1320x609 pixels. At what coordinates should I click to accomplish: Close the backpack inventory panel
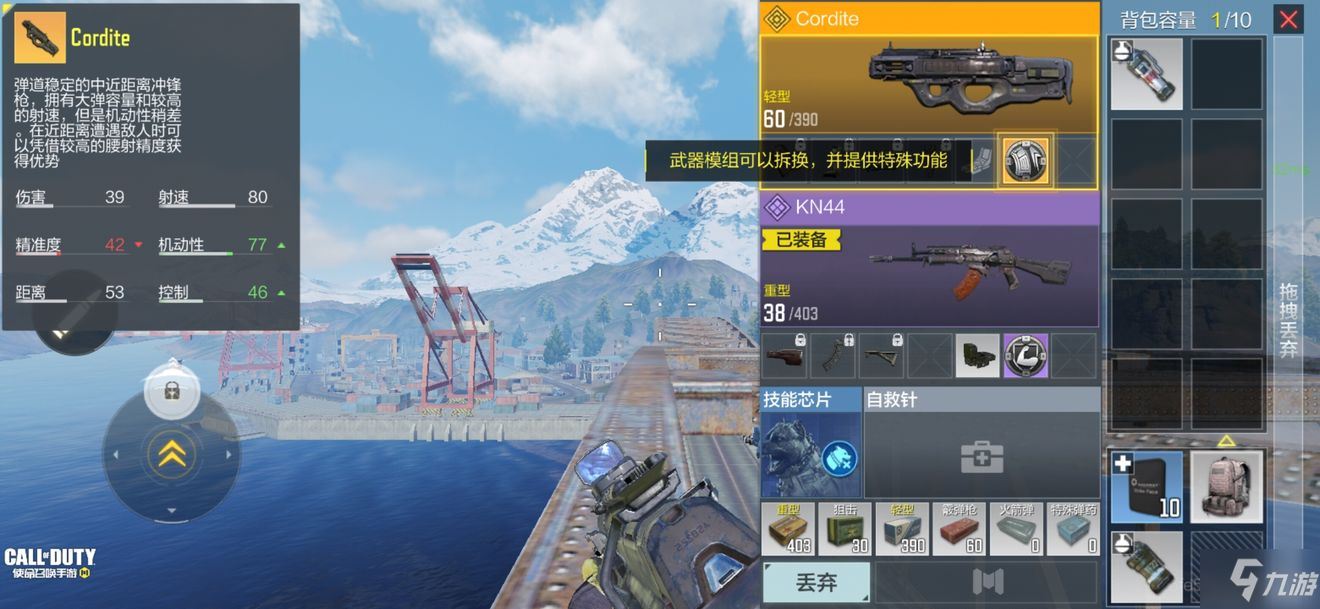1288,19
